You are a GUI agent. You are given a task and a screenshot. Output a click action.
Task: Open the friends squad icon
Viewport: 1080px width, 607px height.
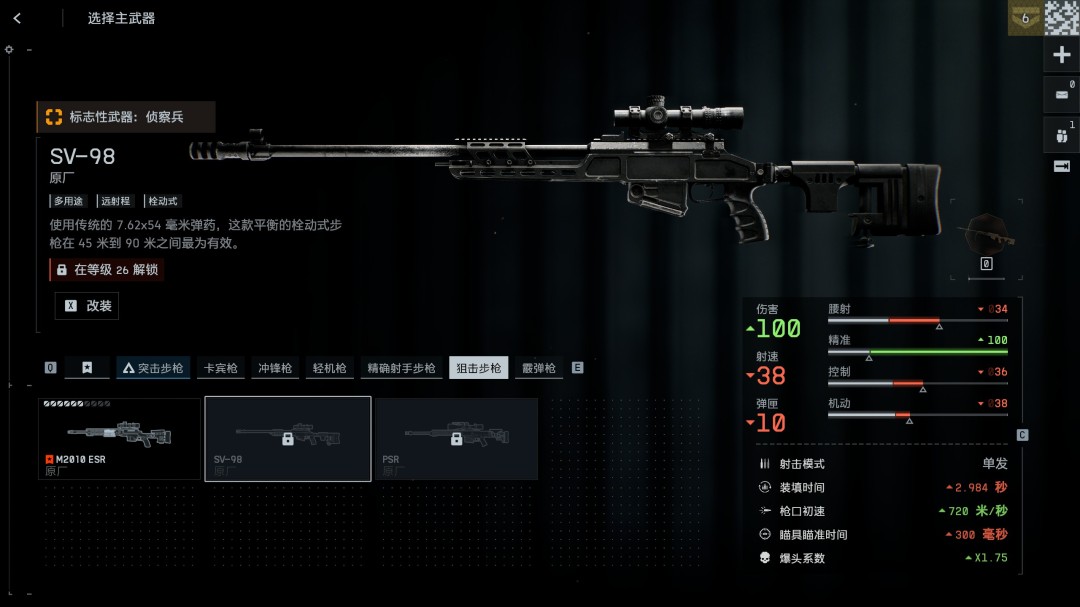1062,134
